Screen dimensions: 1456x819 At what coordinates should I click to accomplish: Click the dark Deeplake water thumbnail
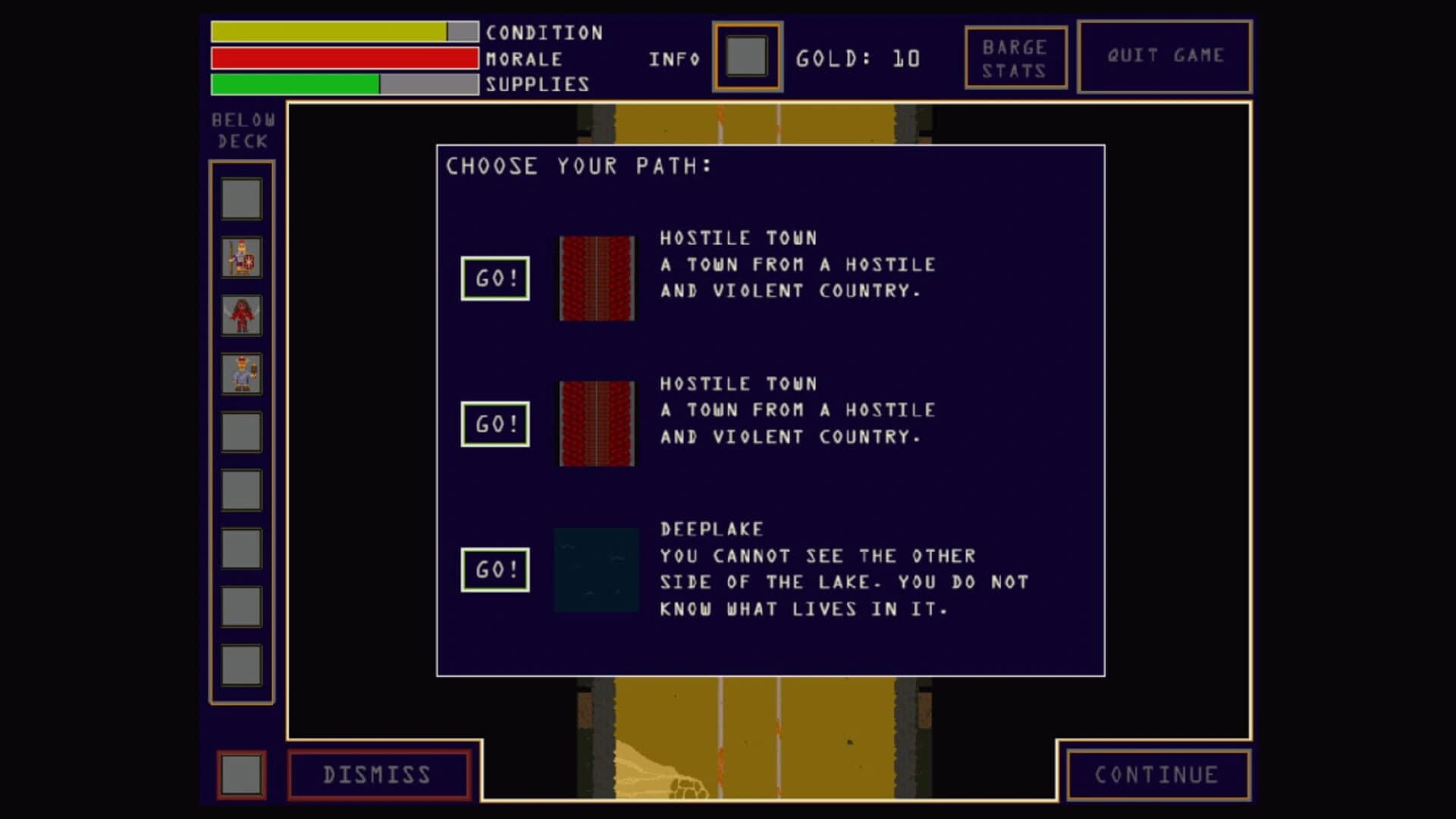click(596, 569)
